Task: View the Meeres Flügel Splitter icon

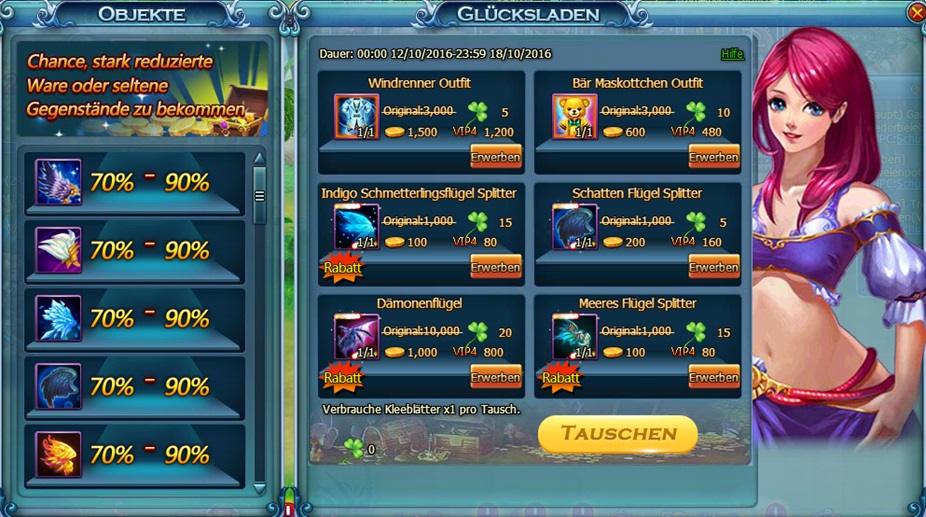Action: click(x=574, y=337)
